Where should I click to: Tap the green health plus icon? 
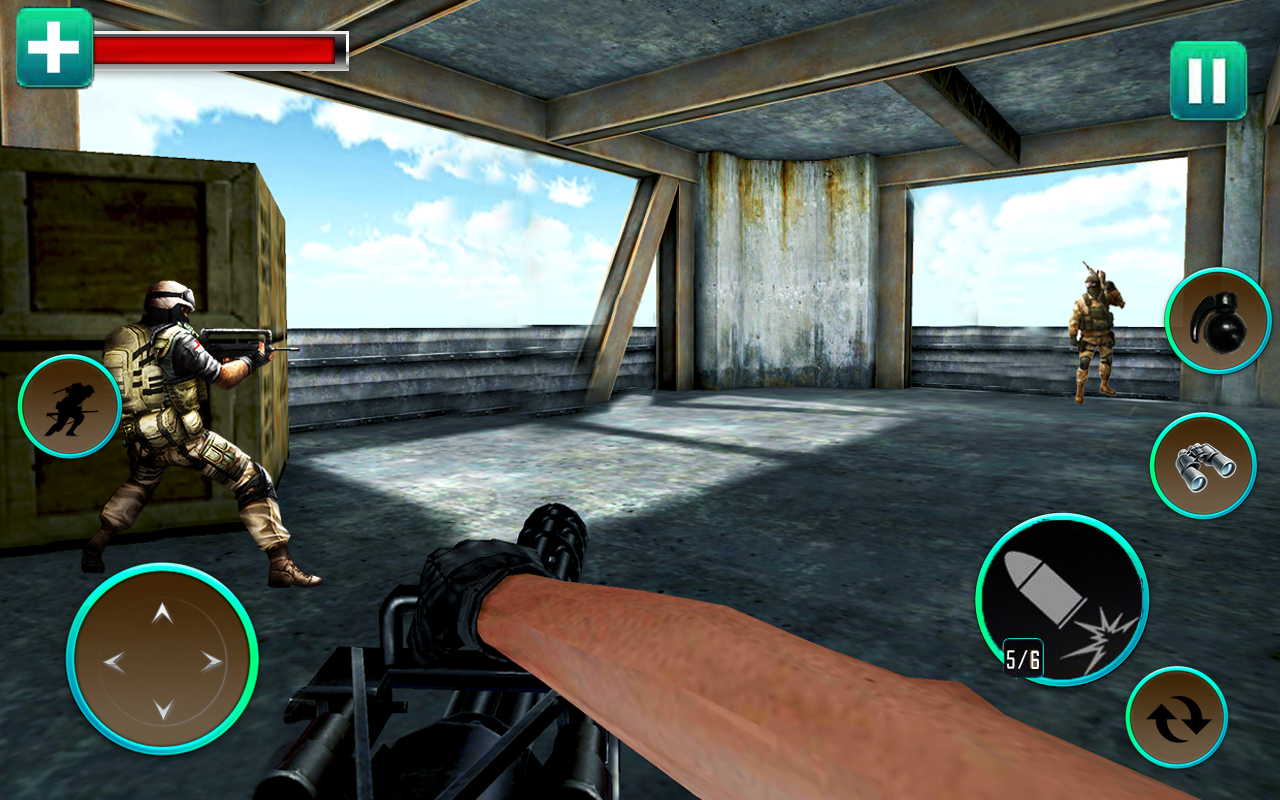(x=55, y=44)
